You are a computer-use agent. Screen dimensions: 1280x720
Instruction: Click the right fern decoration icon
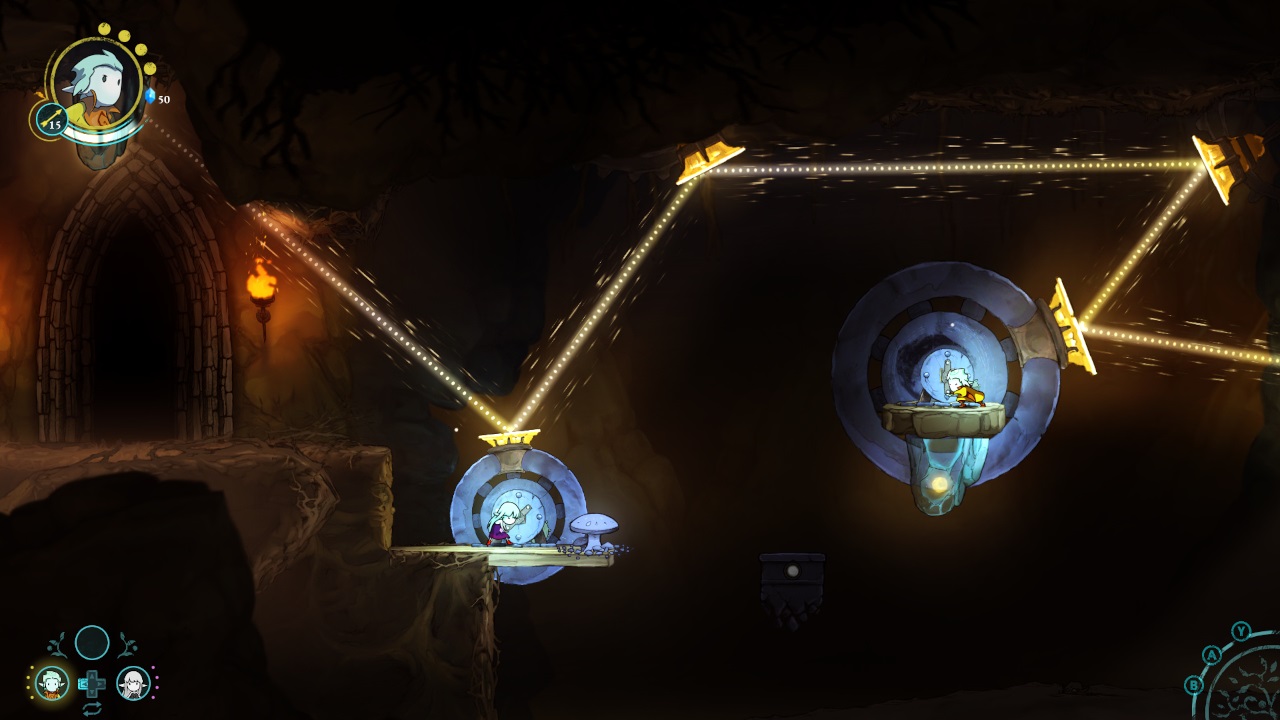click(x=127, y=644)
